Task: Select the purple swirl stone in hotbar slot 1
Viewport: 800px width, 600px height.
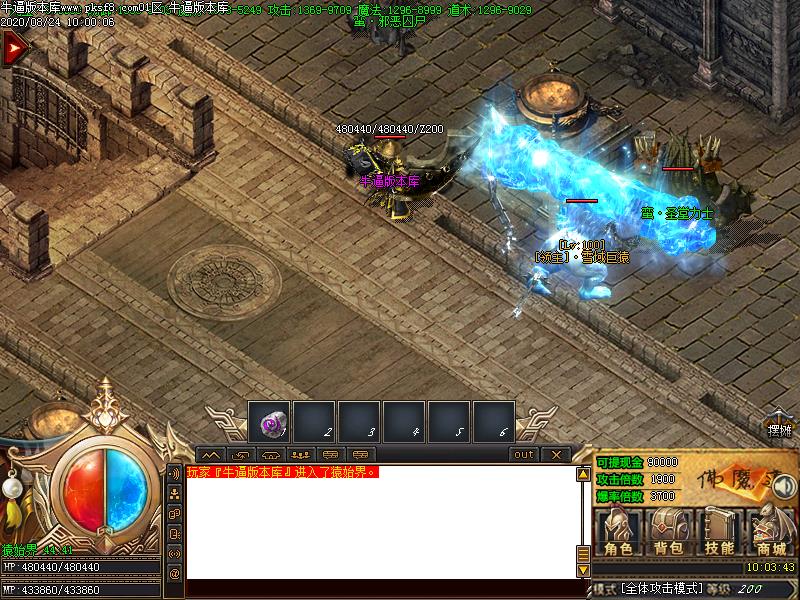Action: coord(269,422)
